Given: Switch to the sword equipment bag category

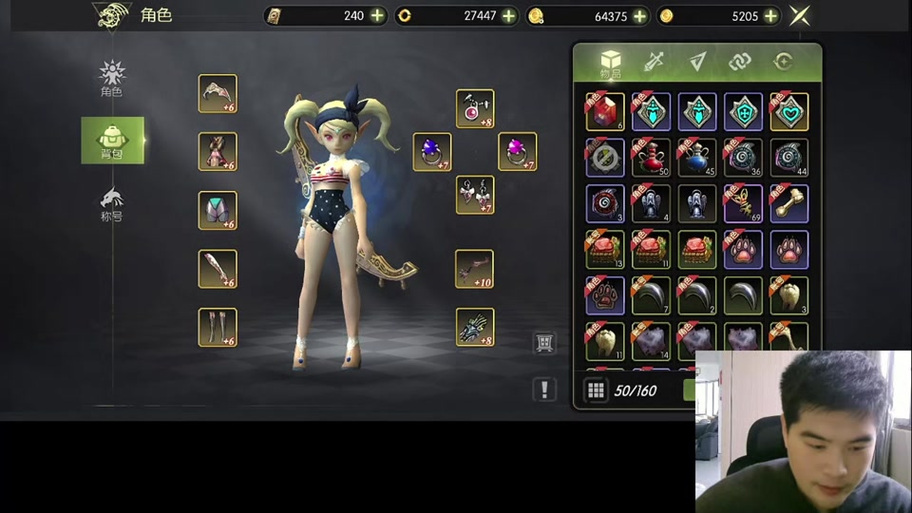Looking at the screenshot, I should (654, 62).
